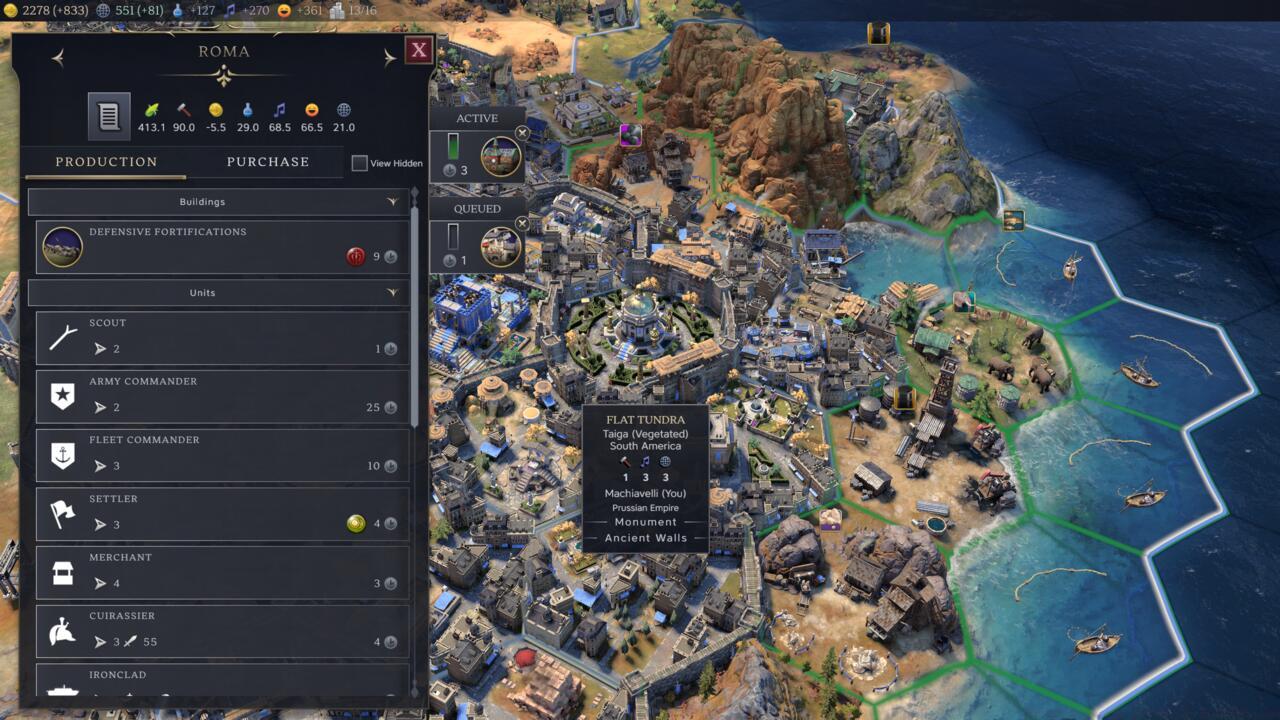1280x720 pixels.
Task: Click the right arrow beside Roma's name
Action: pos(390,56)
